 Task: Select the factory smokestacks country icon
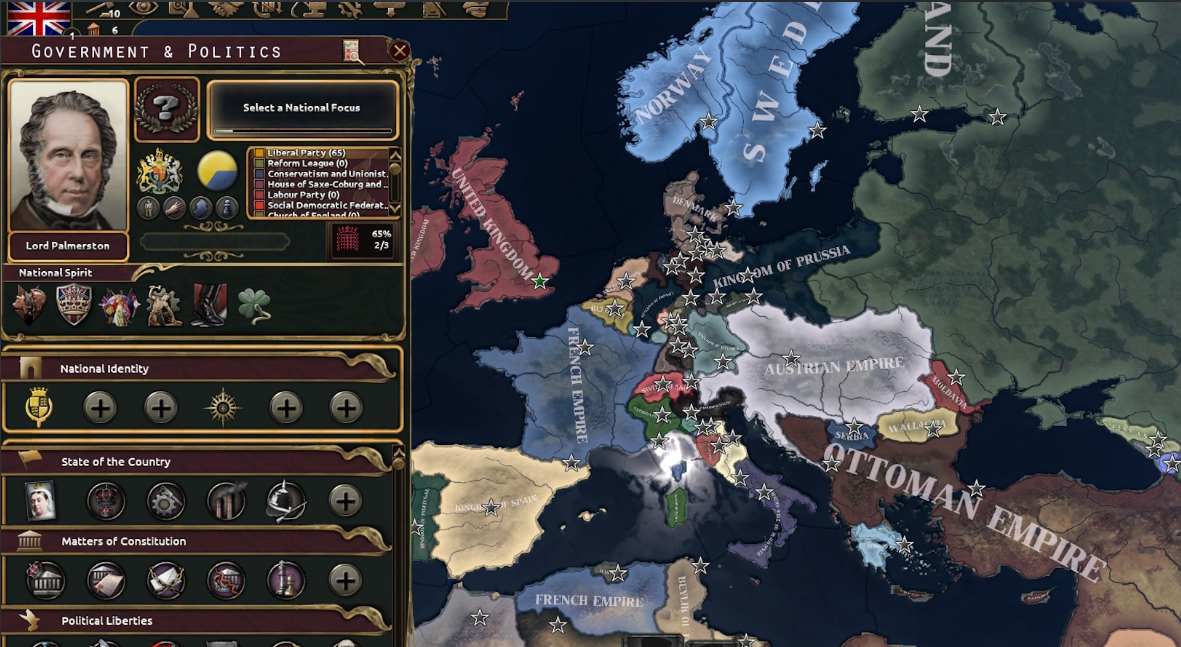point(226,500)
